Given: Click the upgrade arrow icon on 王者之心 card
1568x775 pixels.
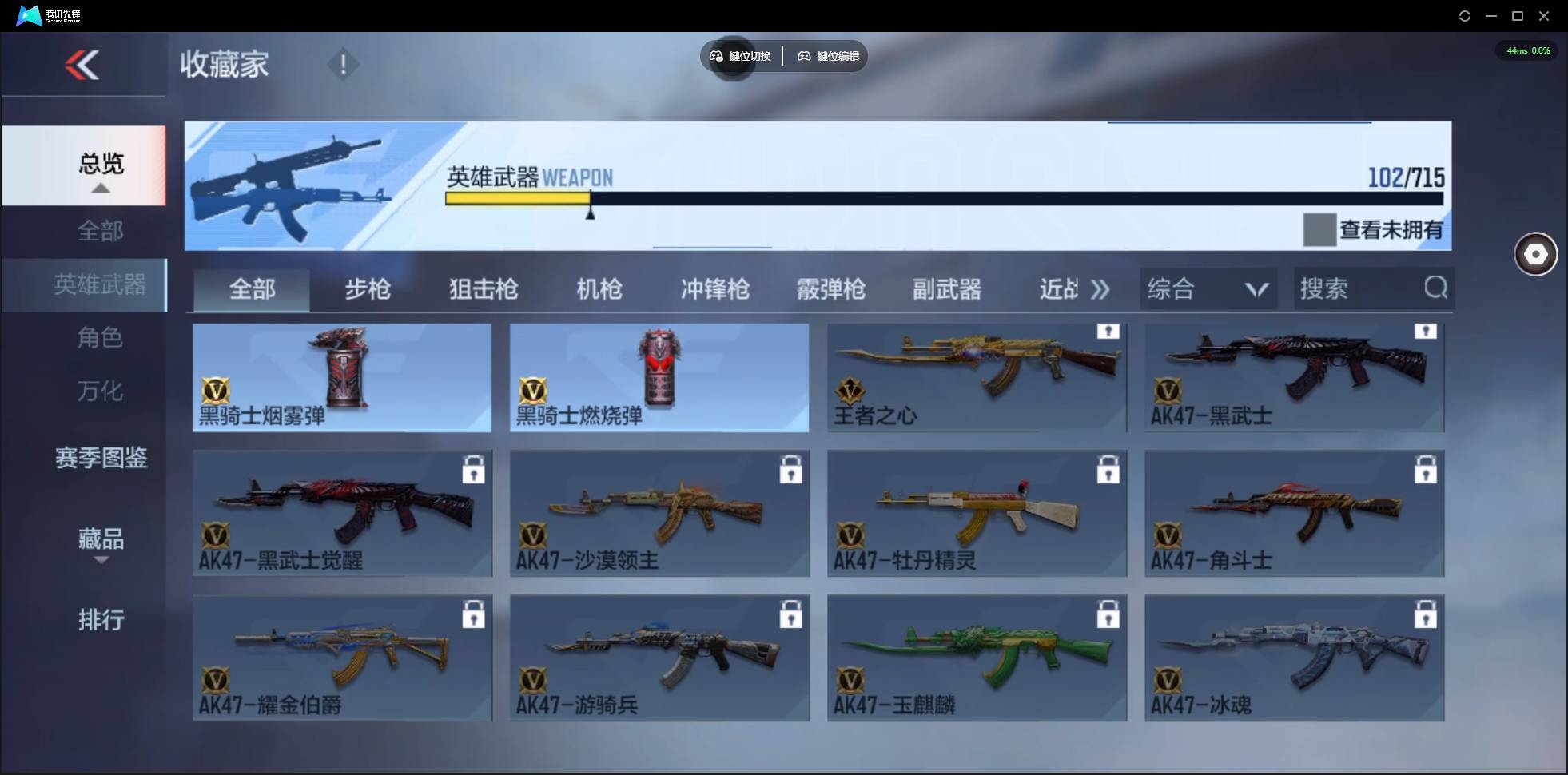Looking at the screenshot, I should pos(1109,332).
